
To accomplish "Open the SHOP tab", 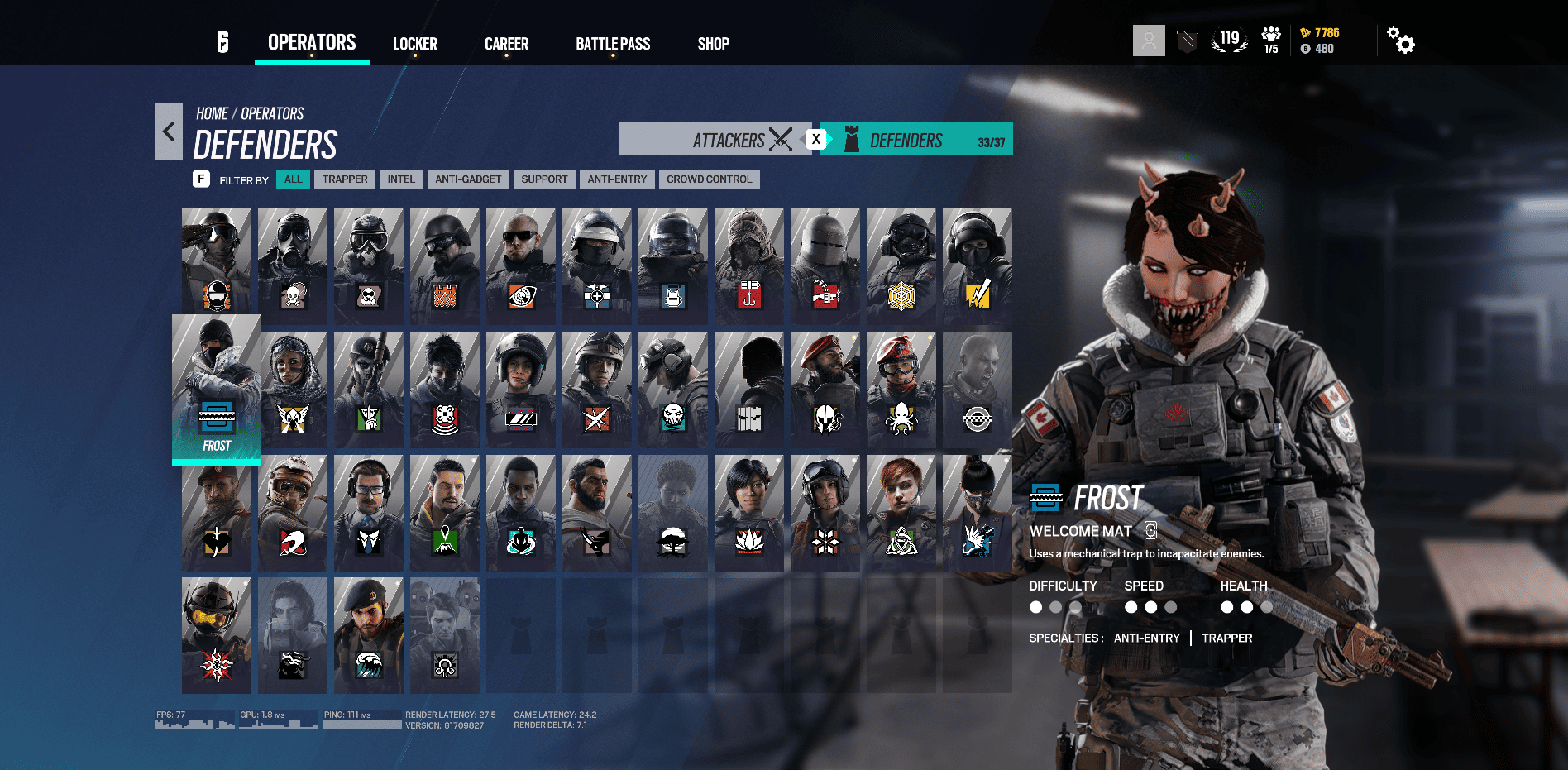I will point(712,44).
